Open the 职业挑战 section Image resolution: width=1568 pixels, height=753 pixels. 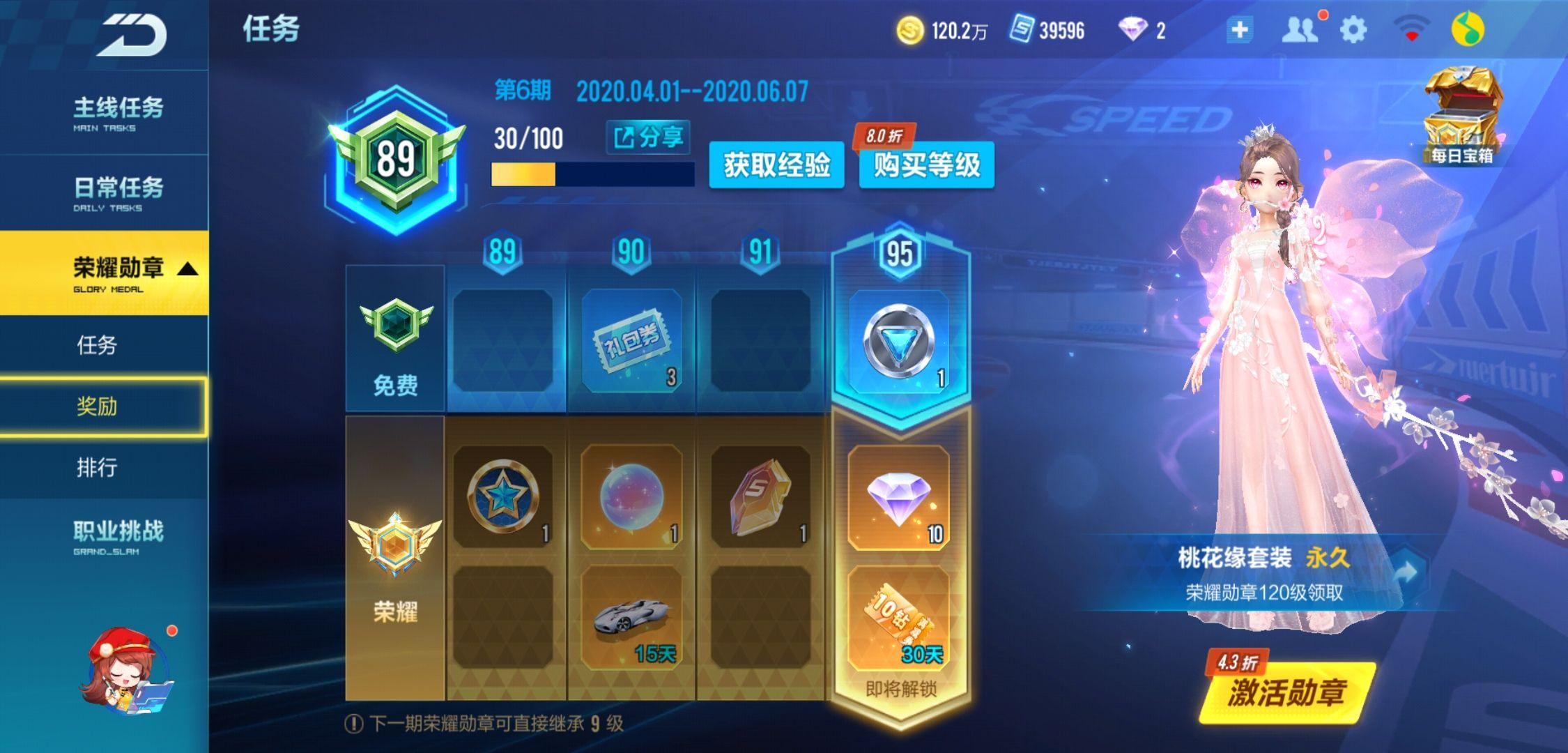point(116,531)
